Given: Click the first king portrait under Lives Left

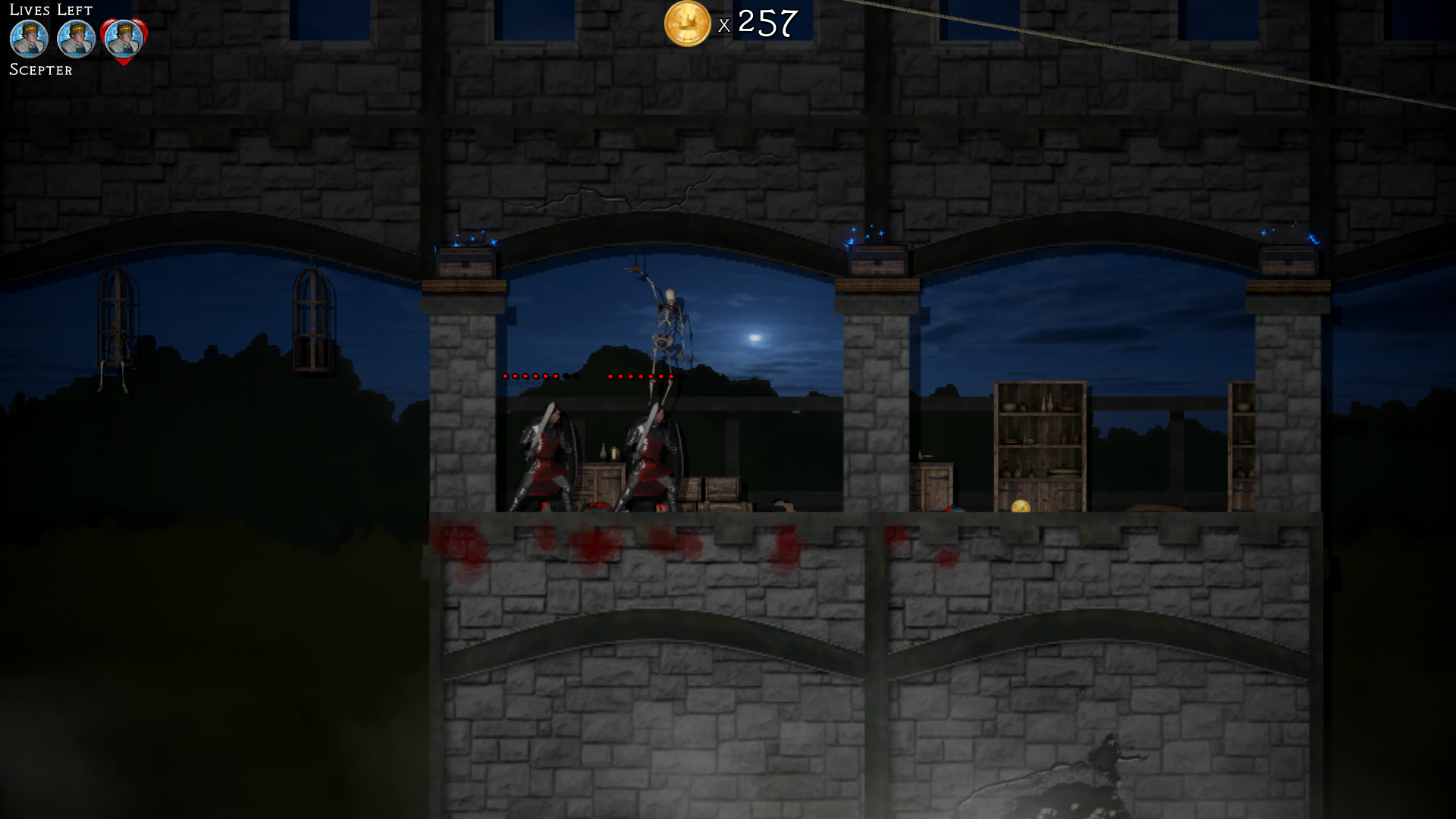Looking at the screenshot, I should click(x=29, y=39).
